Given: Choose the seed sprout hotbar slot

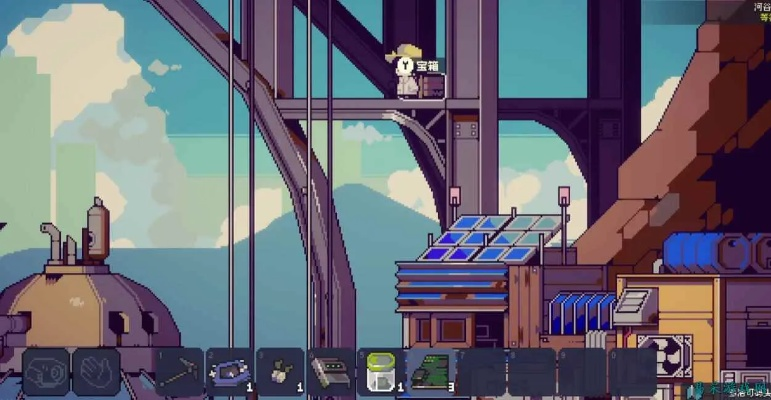Looking at the screenshot, I should point(280,371).
